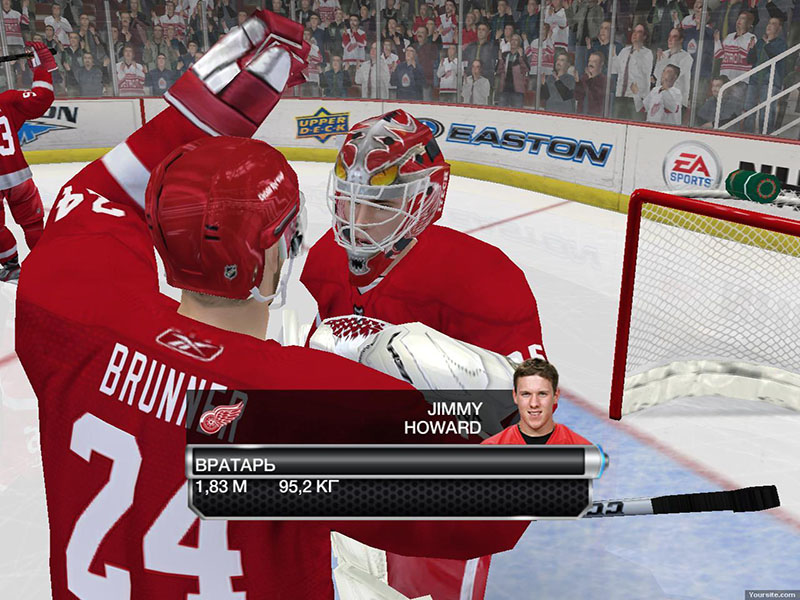Click the ВРАТАРЬ position bar
The height and width of the screenshot is (600, 800).
[x=390, y=463]
